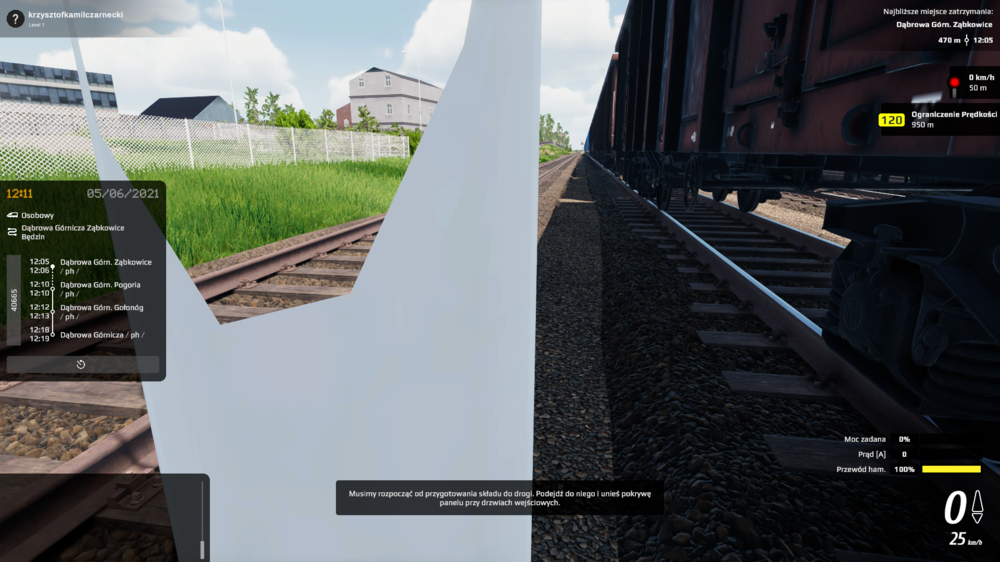Open the question mark profile icon
The height and width of the screenshot is (562, 1000).
[14, 16]
